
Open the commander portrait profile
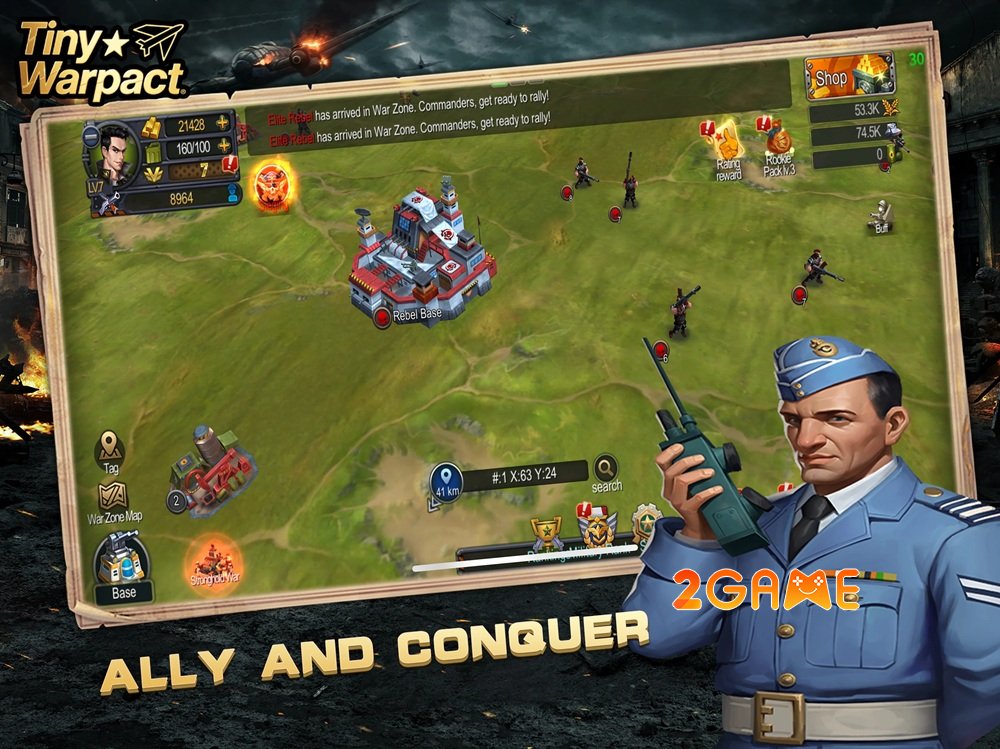coord(113,156)
